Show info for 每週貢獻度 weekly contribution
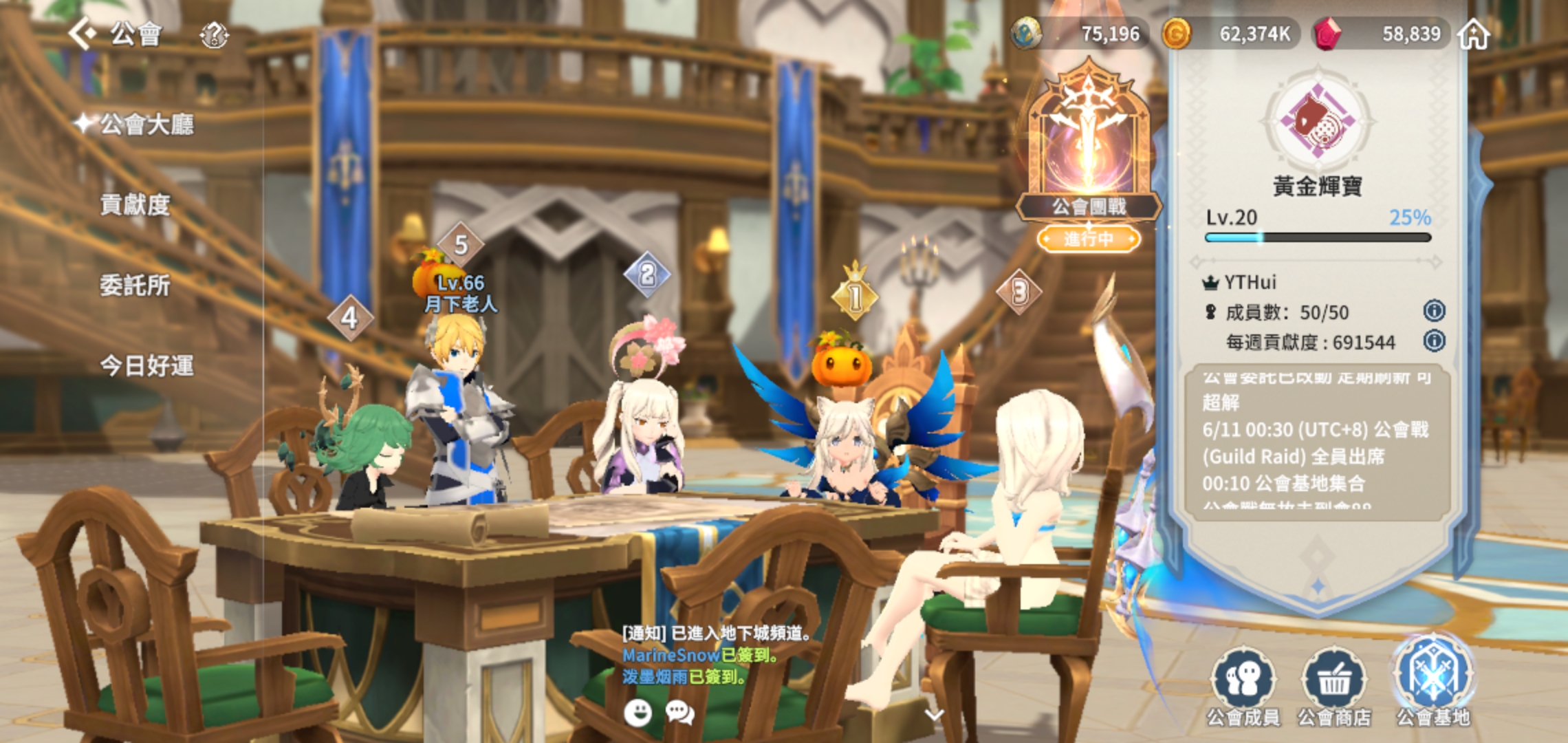This screenshot has width=1568, height=743. tap(1434, 341)
